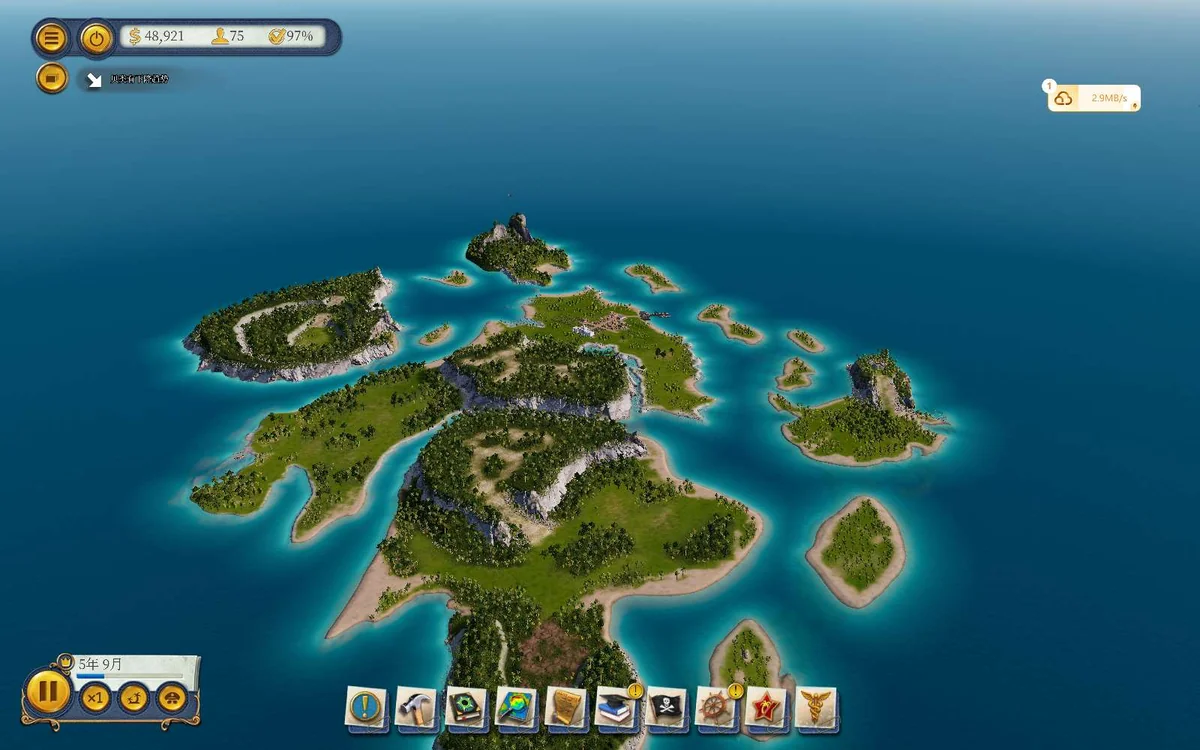Click the round button below the hamburger menu
1200x750 pixels.
(51, 77)
